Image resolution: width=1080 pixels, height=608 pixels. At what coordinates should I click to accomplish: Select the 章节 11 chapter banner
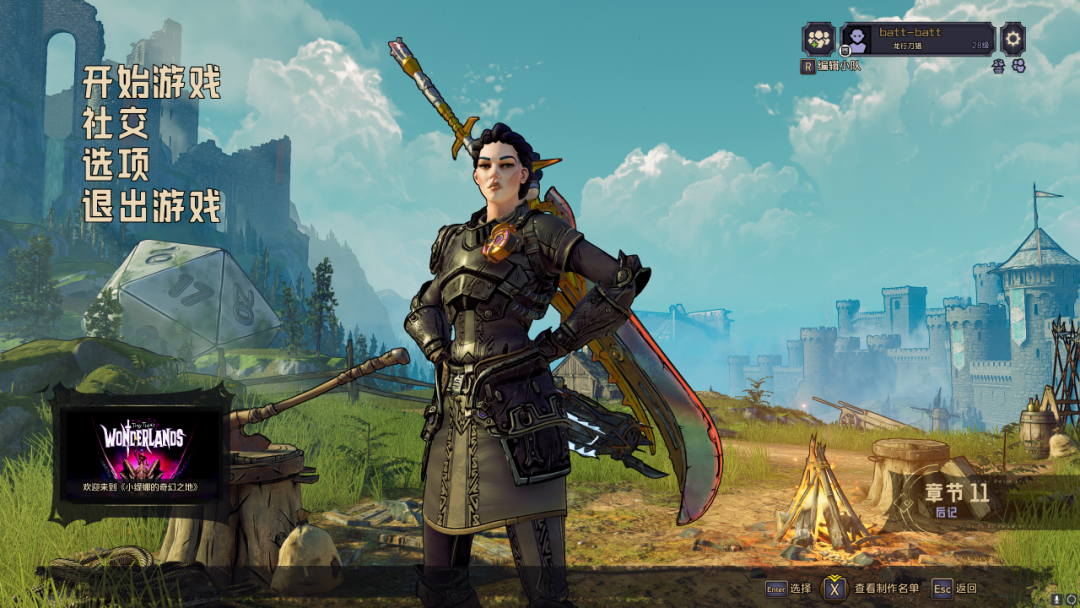tap(955, 497)
